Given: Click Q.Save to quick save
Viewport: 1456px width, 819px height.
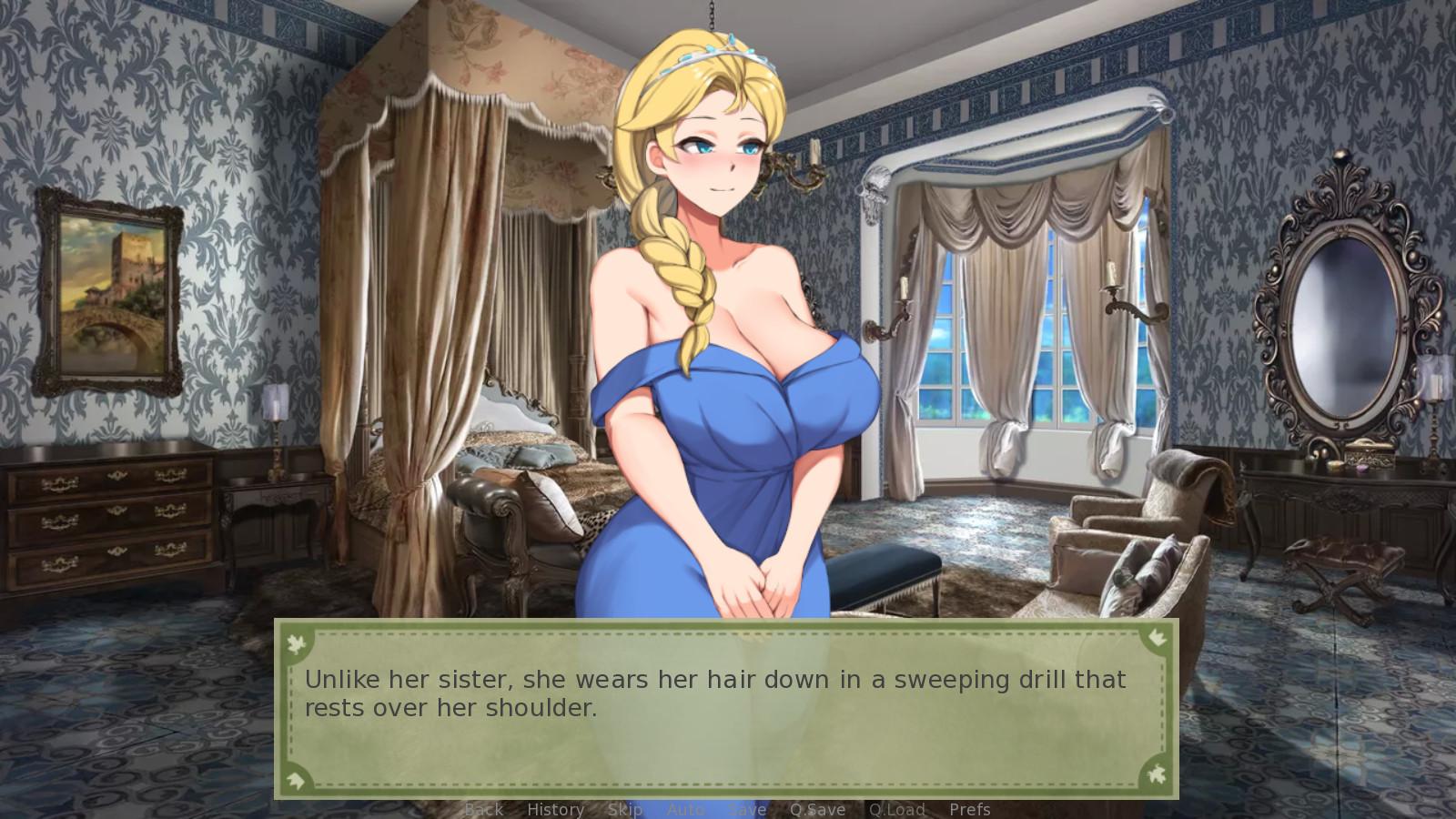Looking at the screenshot, I should pos(817,809).
